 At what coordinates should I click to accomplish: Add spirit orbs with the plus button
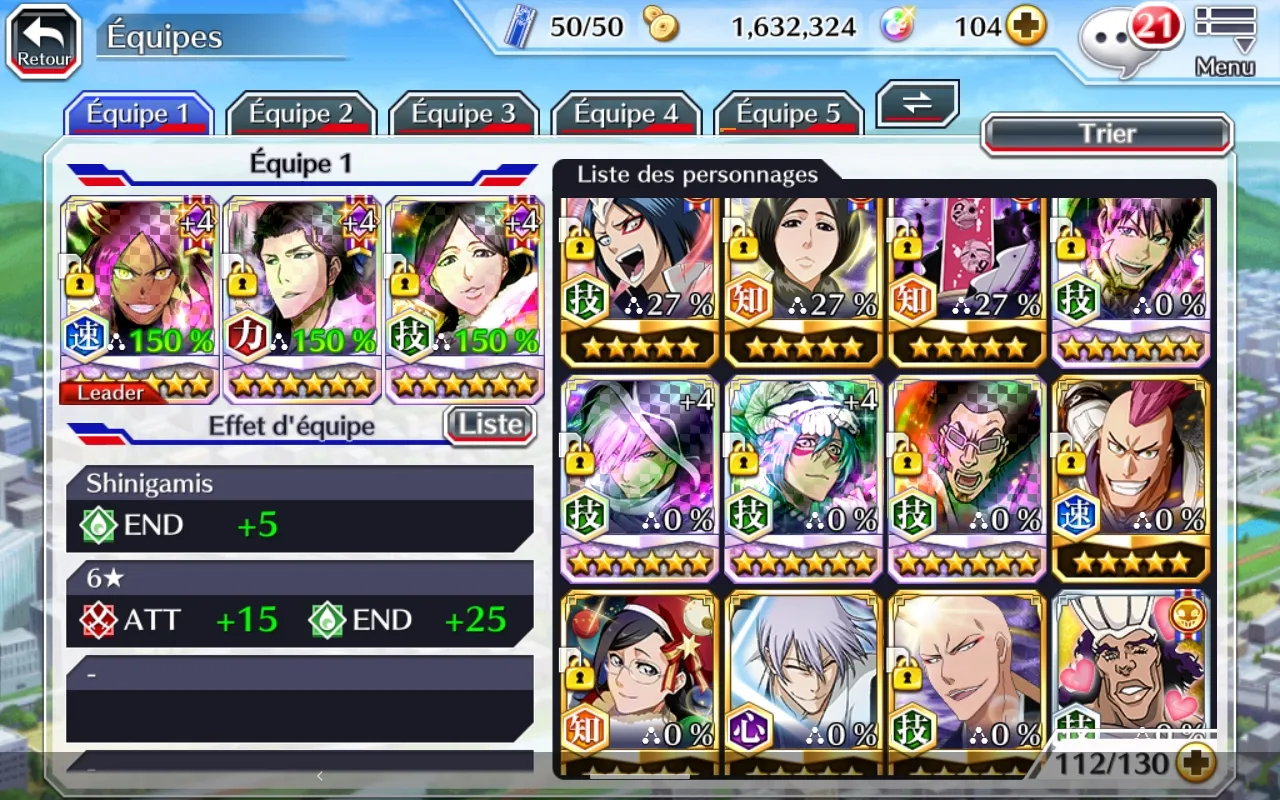[1026, 27]
